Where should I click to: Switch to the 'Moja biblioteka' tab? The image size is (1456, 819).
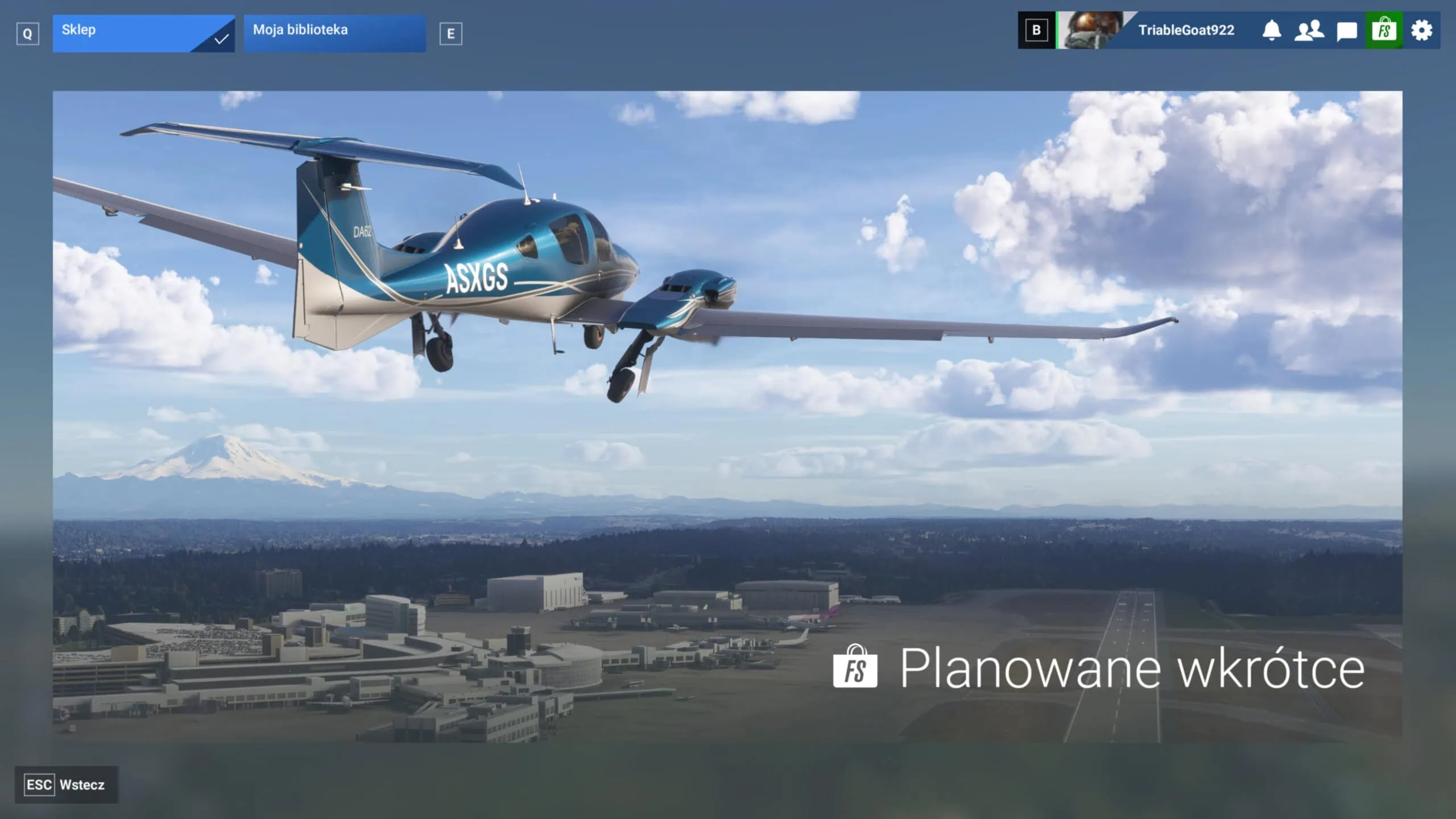pyautogui.click(x=334, y=31)
